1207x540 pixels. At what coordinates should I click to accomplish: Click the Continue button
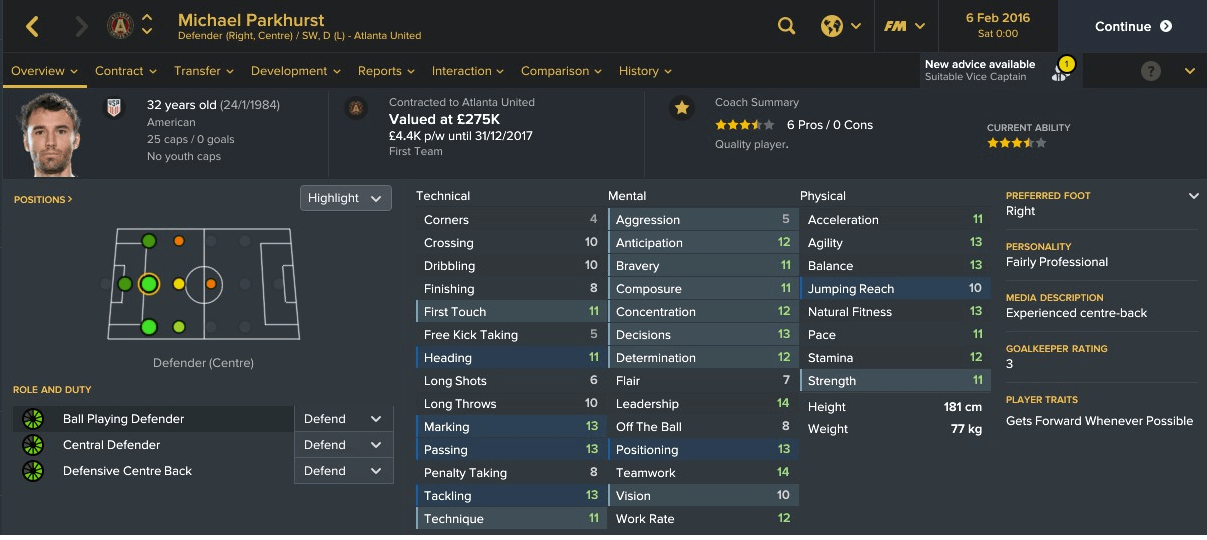click(1132, 27)
